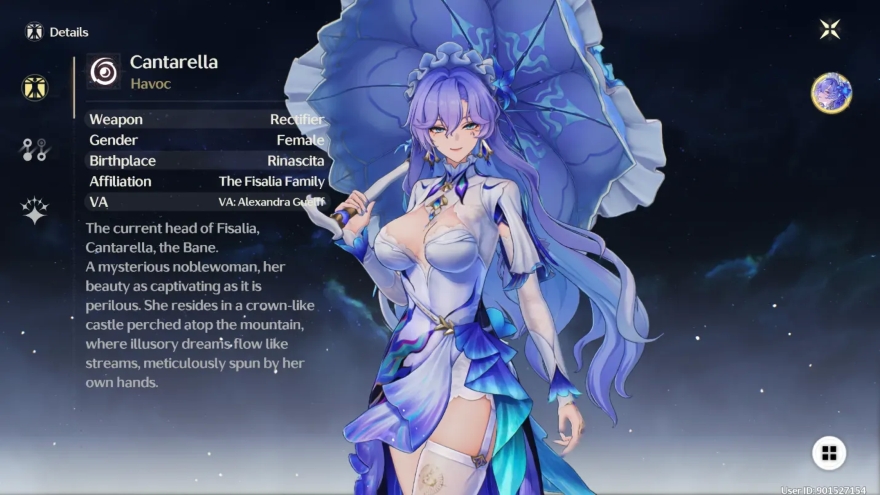Select the Cantarella character portrait
The image size is (880, 495).
(830, 93)
